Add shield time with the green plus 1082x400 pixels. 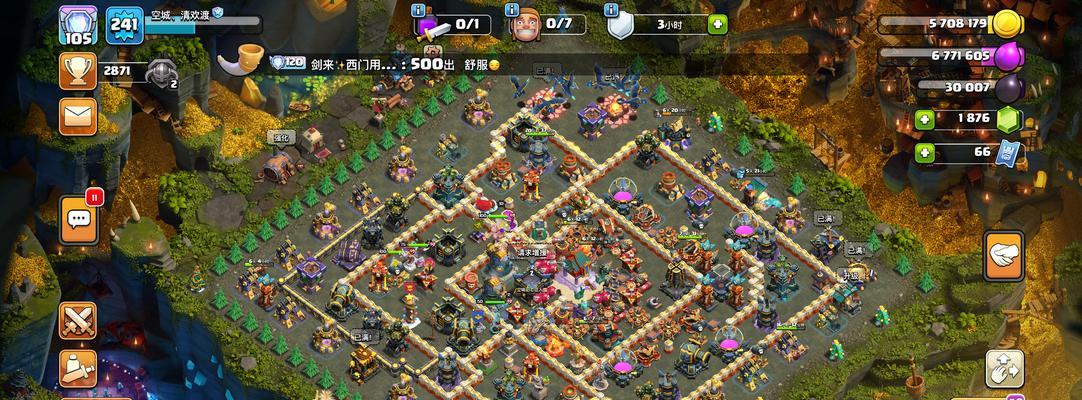click(x=717, y=25)
